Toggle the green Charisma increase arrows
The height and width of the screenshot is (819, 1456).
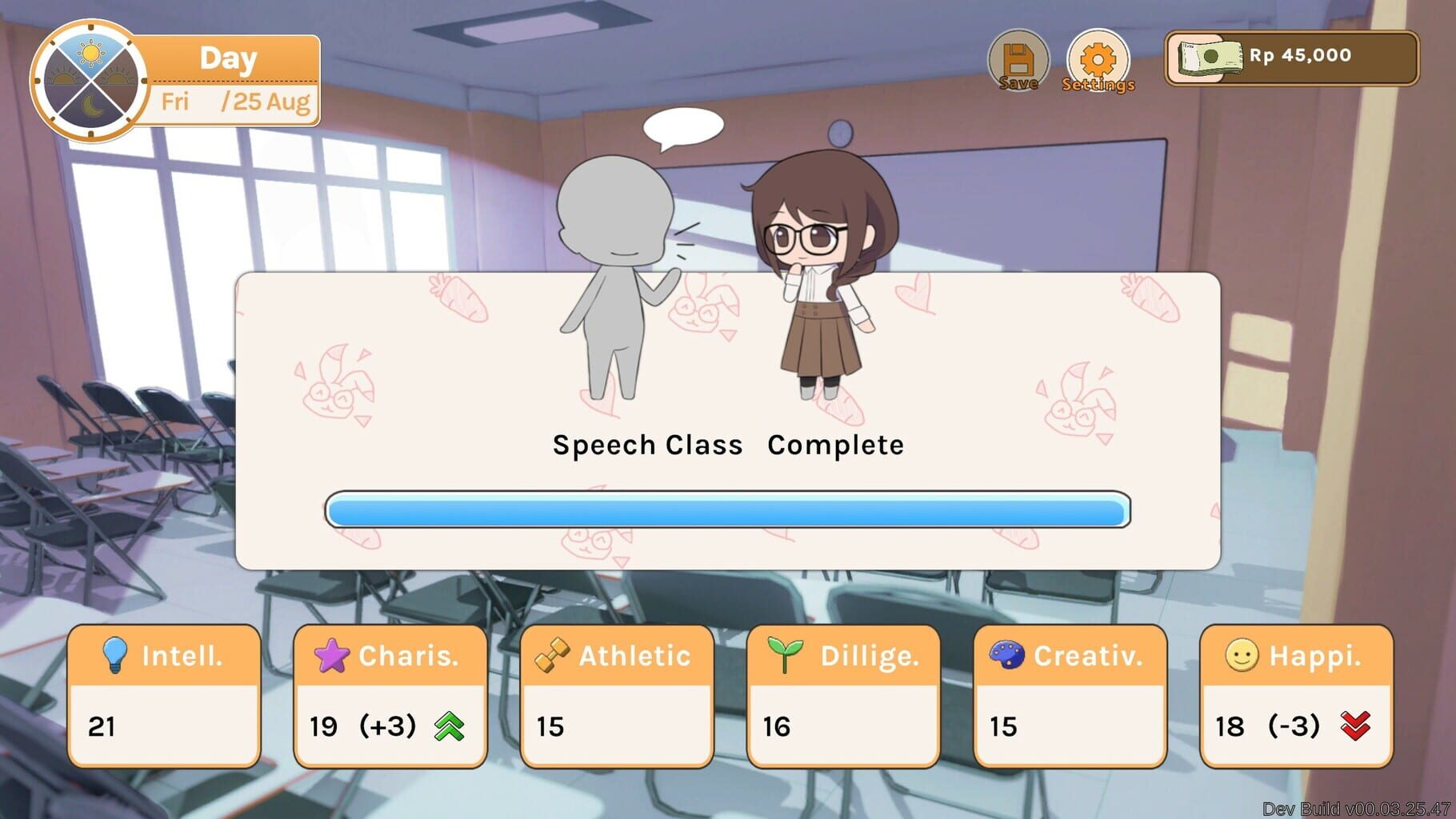click(448, 727)
